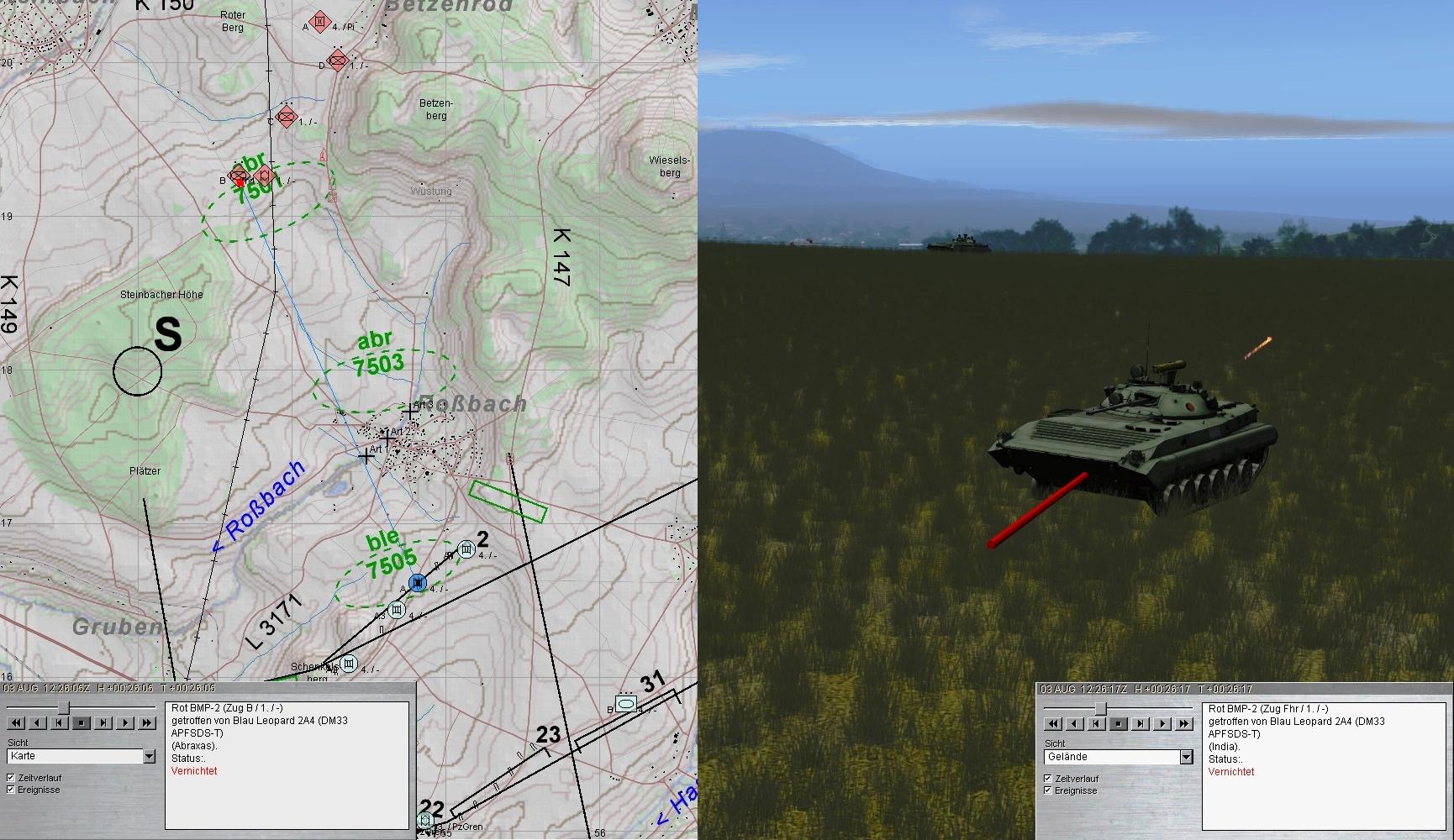
Task: Uncheck Zeitverlauf in the Gelände panel
Action: [x=1048, y=779]
